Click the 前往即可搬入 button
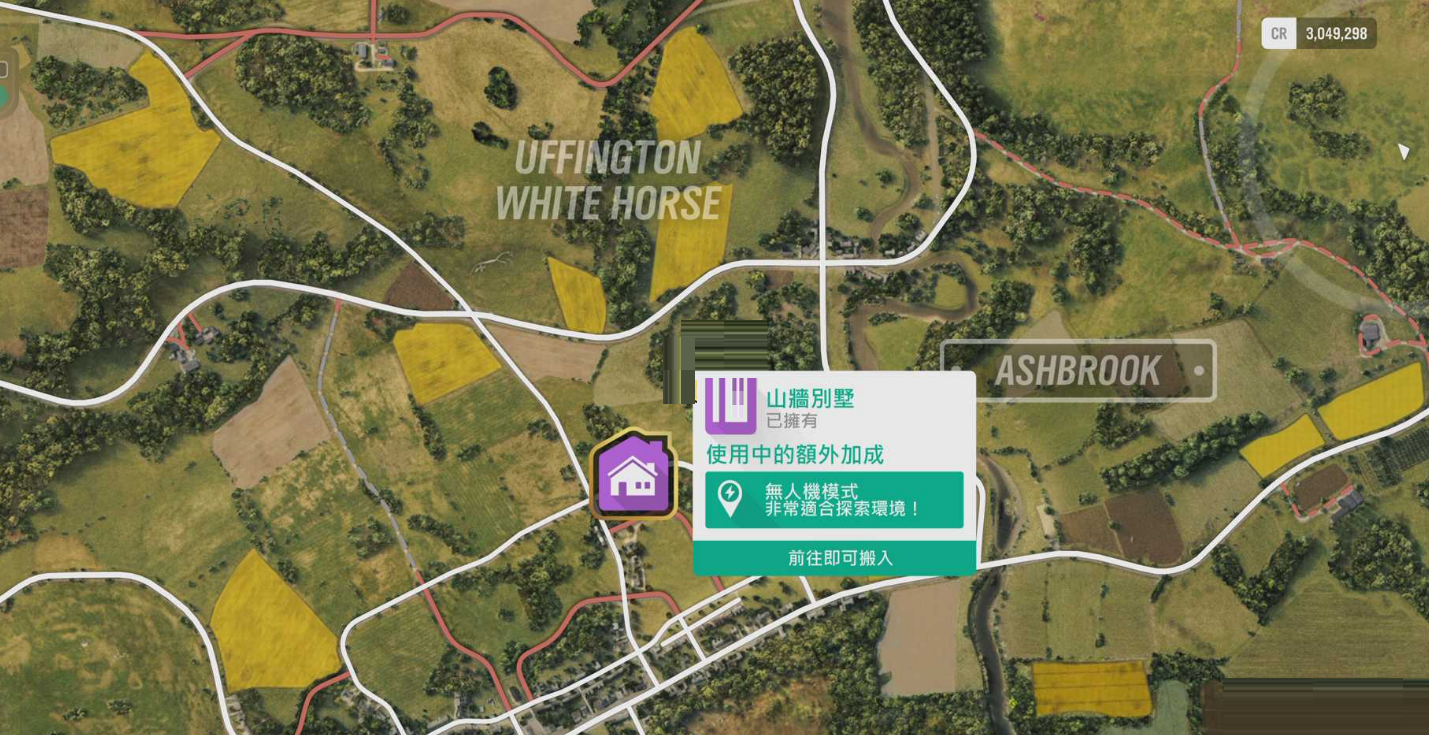 [x=834, y=558]
